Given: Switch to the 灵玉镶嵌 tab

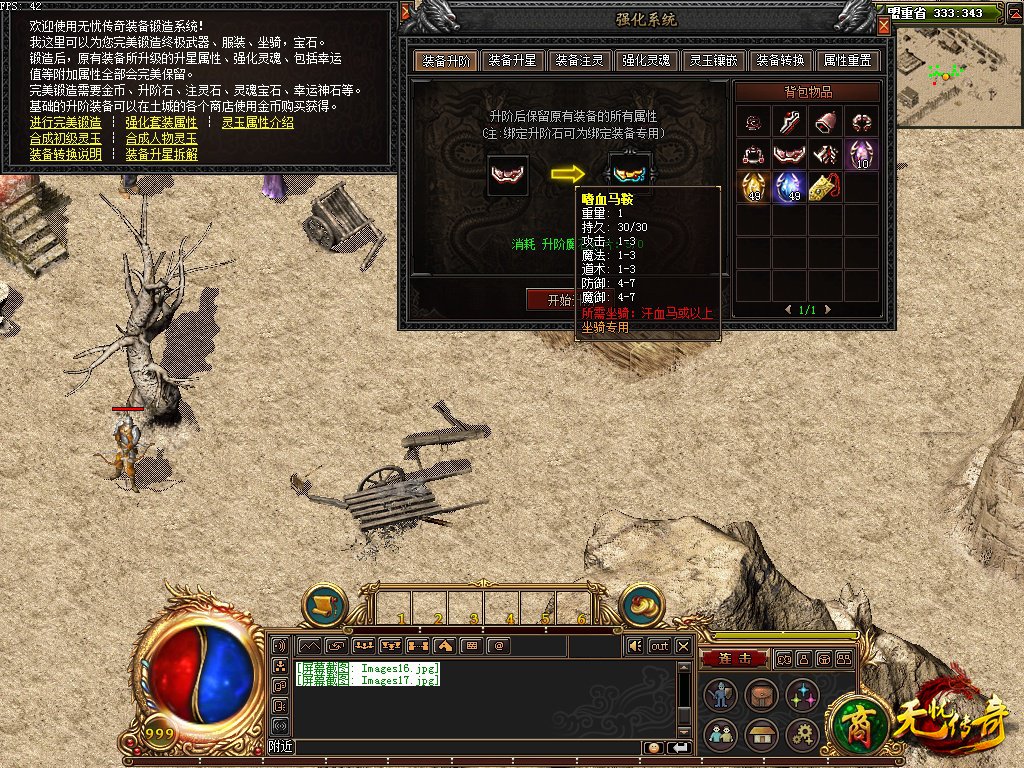Looking at the screenshot, I should point(713,60).
